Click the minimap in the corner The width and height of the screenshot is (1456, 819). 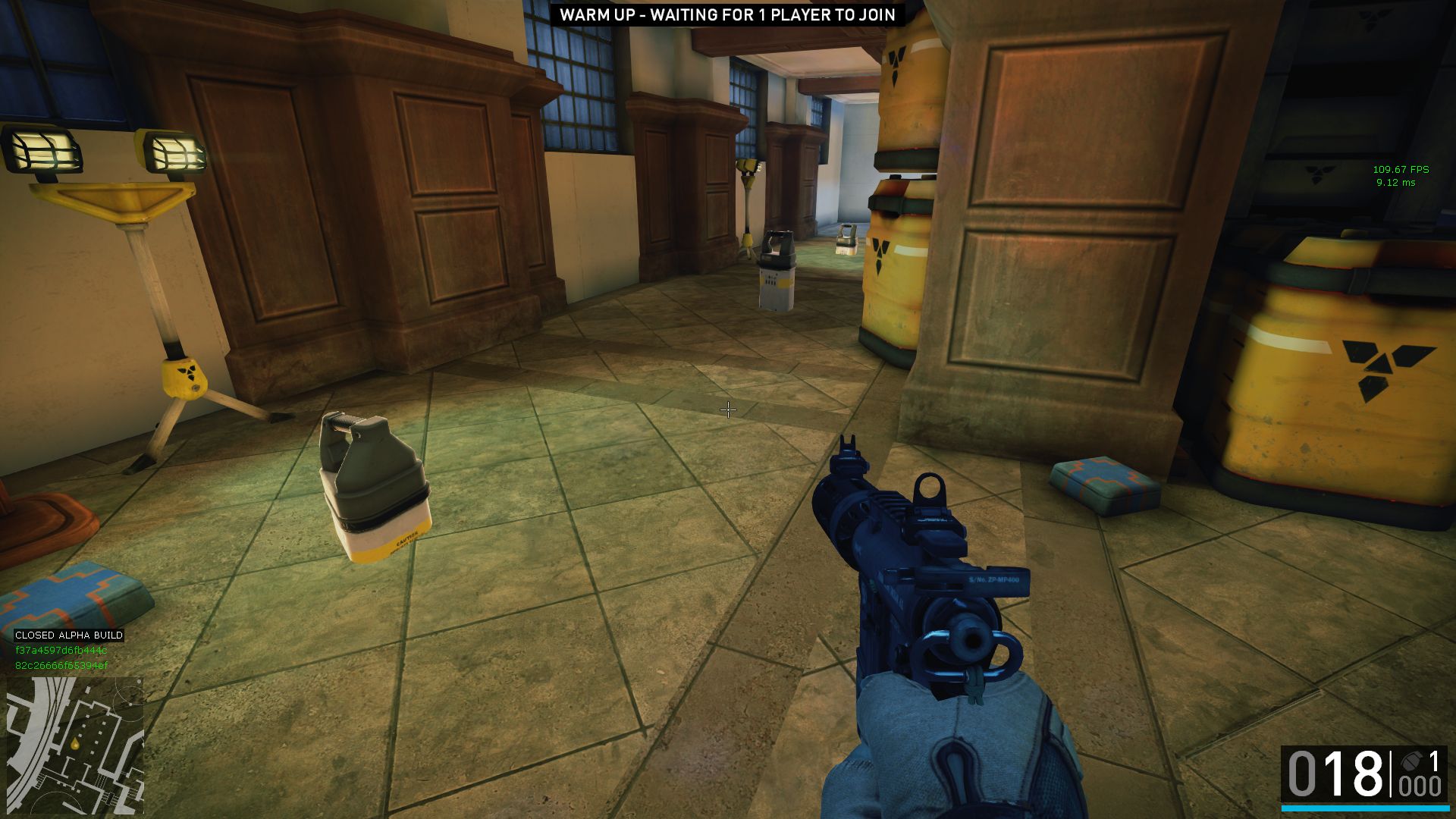click(74, 745)
